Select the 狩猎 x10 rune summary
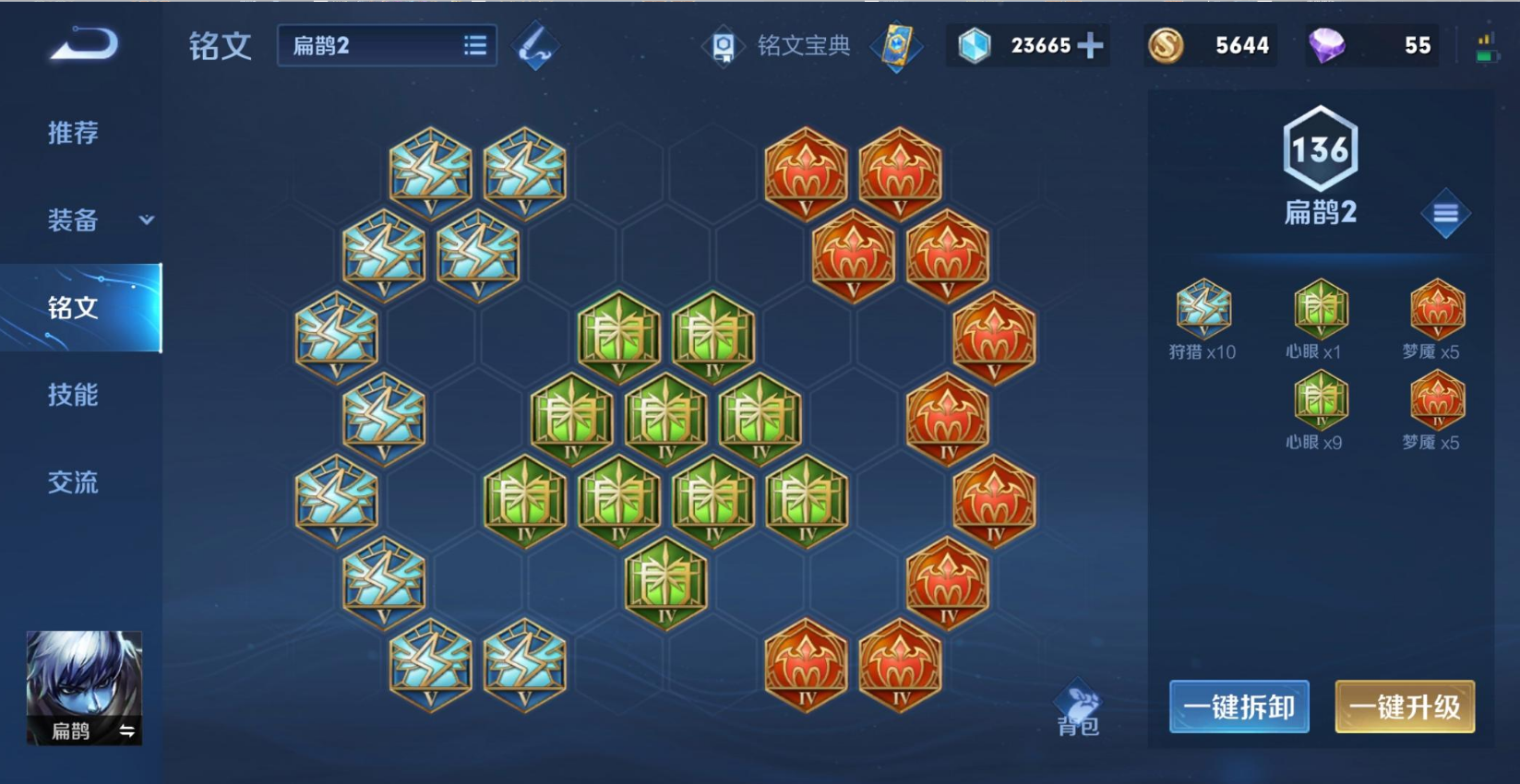Image resolution: width=1520 pixels, height=784 pixels. pyautogui.click(x=1203, y=319)
